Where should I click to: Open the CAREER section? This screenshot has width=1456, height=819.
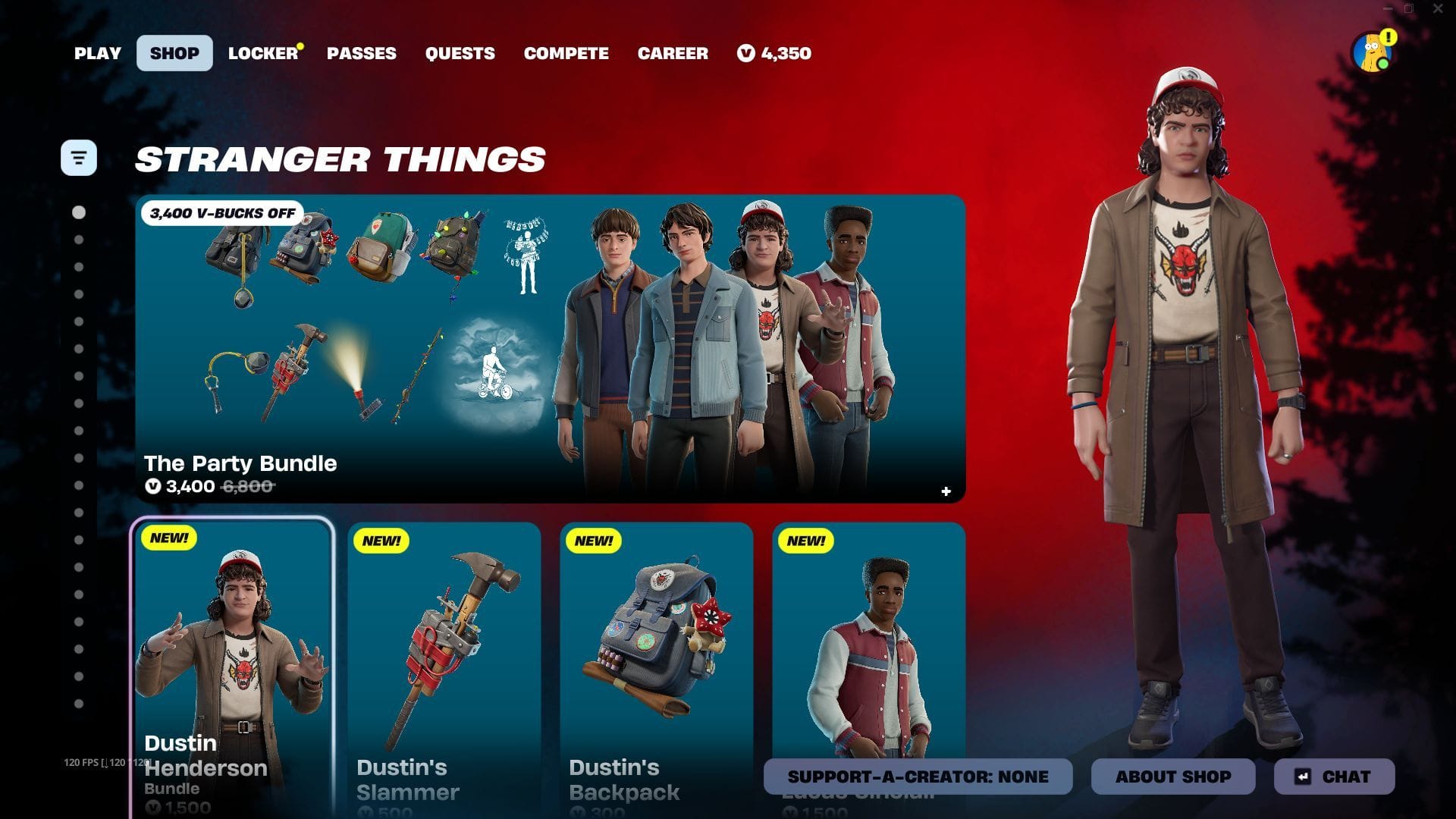point(673,53)
